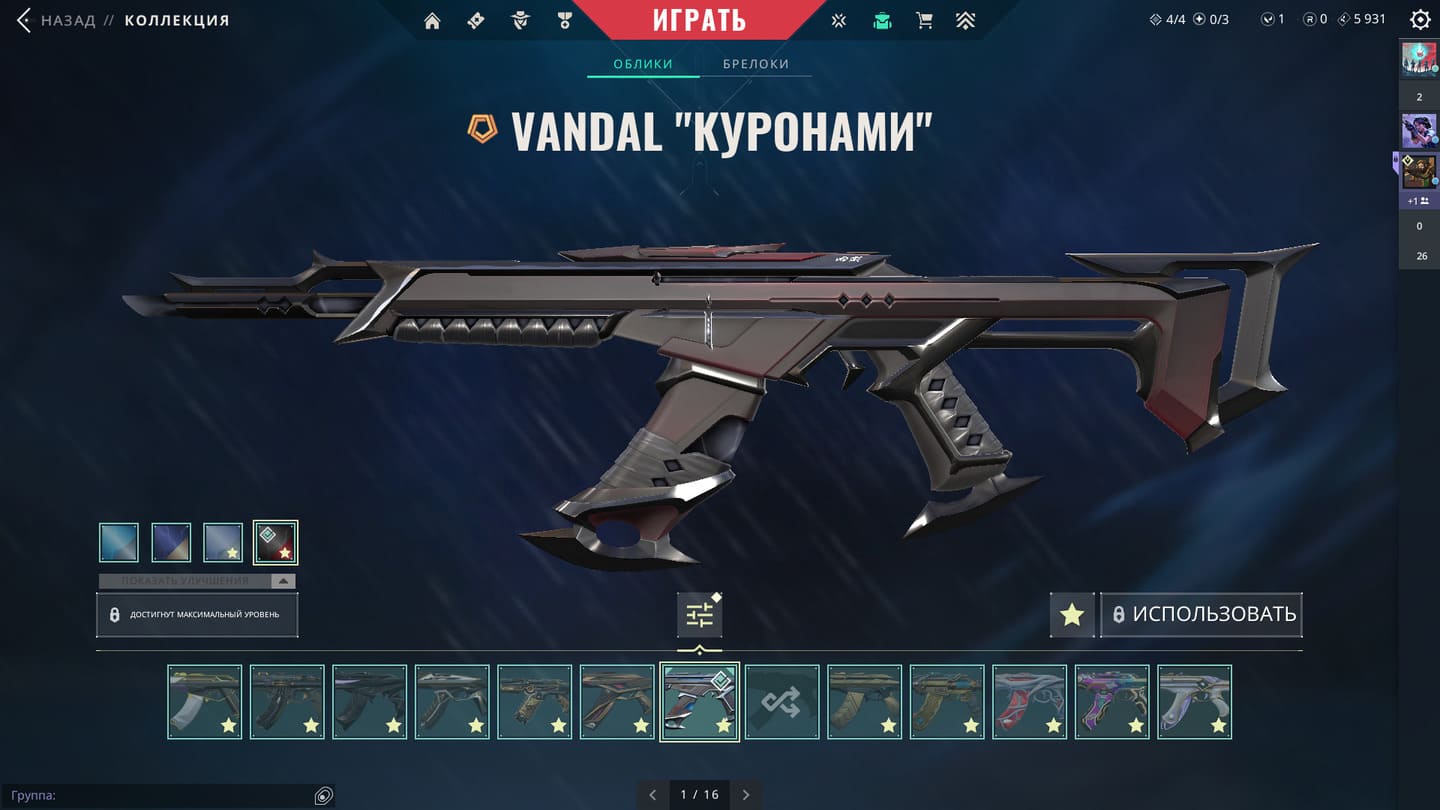Viewport: 1440px width, 810px height.
Task: Open the home icon in top navigation
Action: pyautogui.click(x=432, y=21)
